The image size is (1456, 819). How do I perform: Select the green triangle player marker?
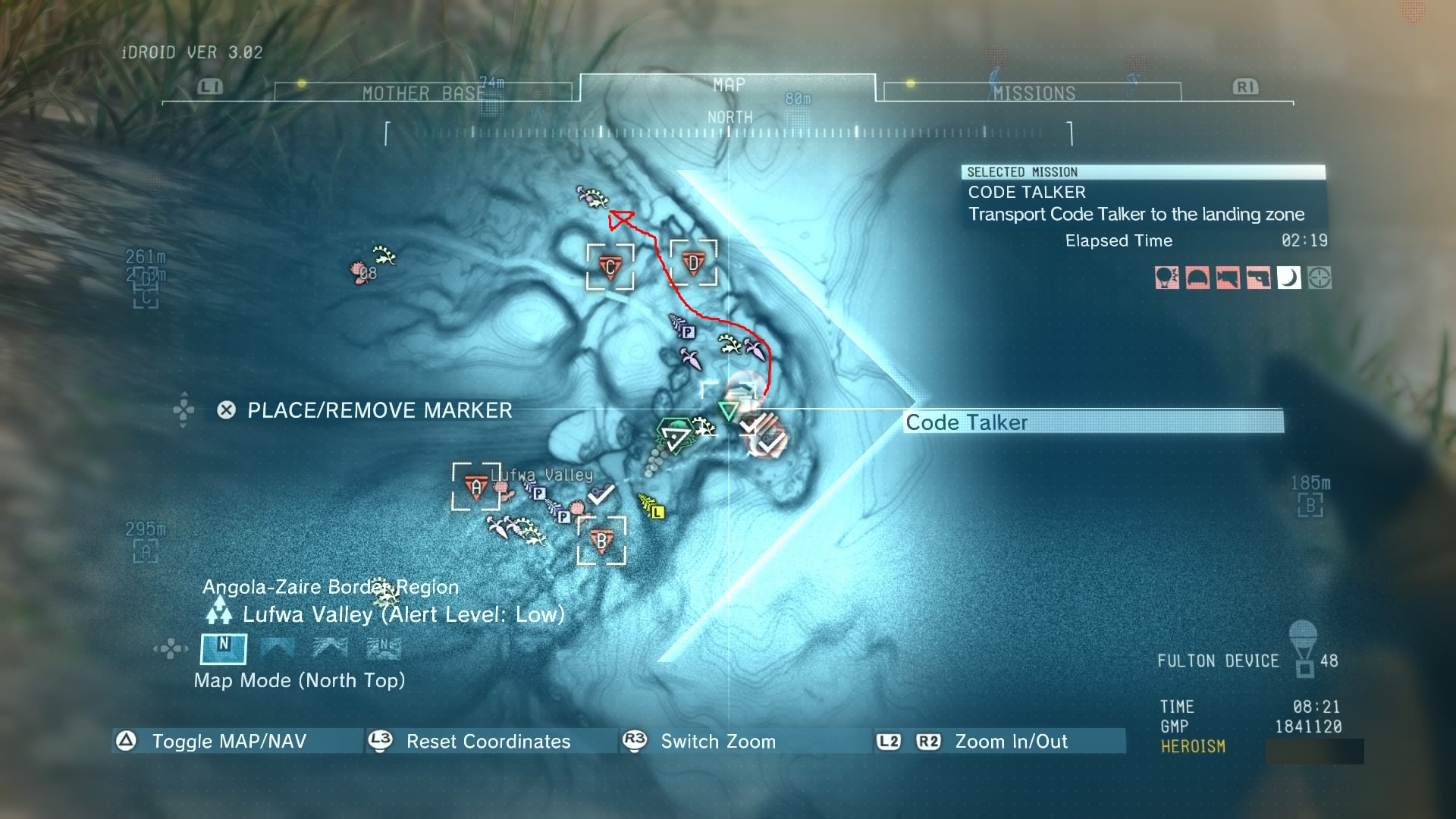click(x=728, y=412)
